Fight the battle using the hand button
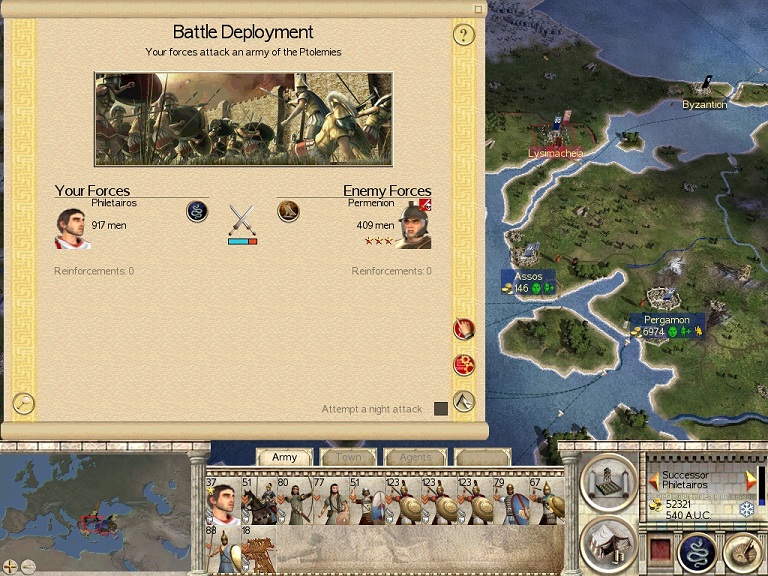 (464, 328)
